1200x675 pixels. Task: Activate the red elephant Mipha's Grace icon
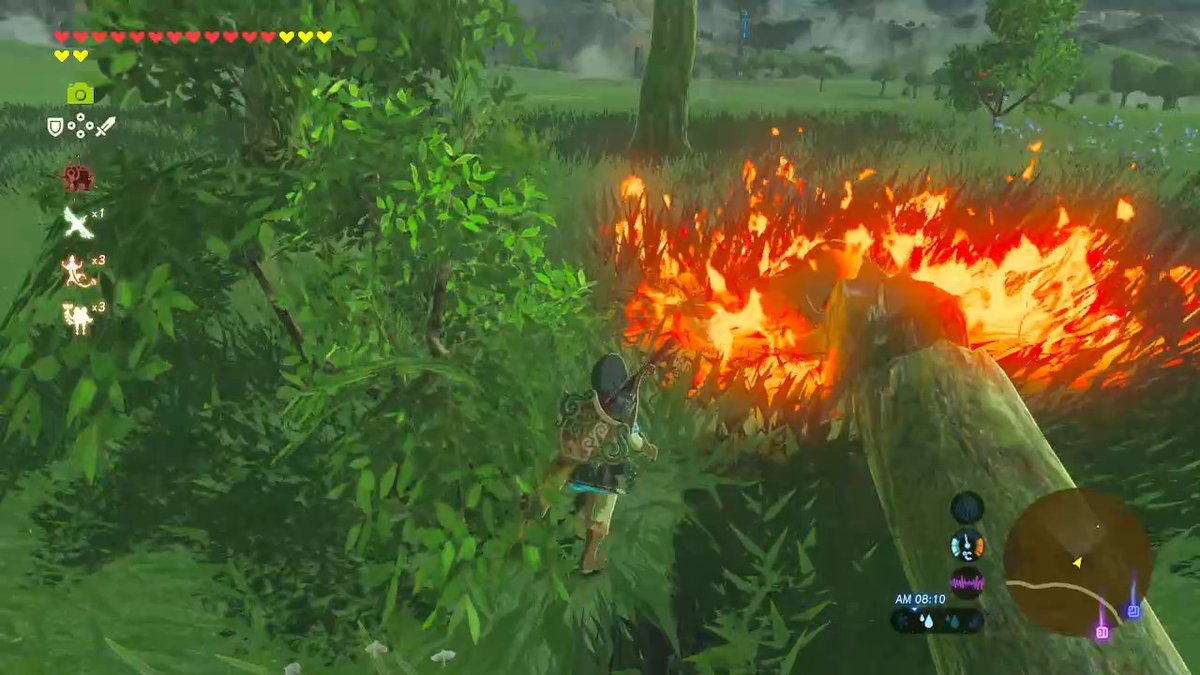[x=78, y=178]
